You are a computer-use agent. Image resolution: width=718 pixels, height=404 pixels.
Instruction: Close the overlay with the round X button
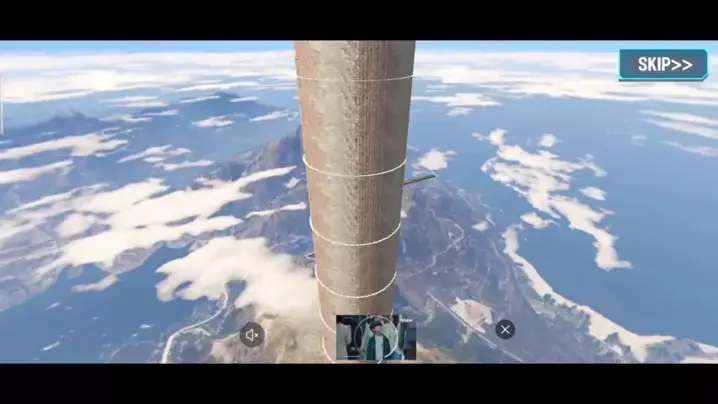pyautogui.click(x=506, y=328)
